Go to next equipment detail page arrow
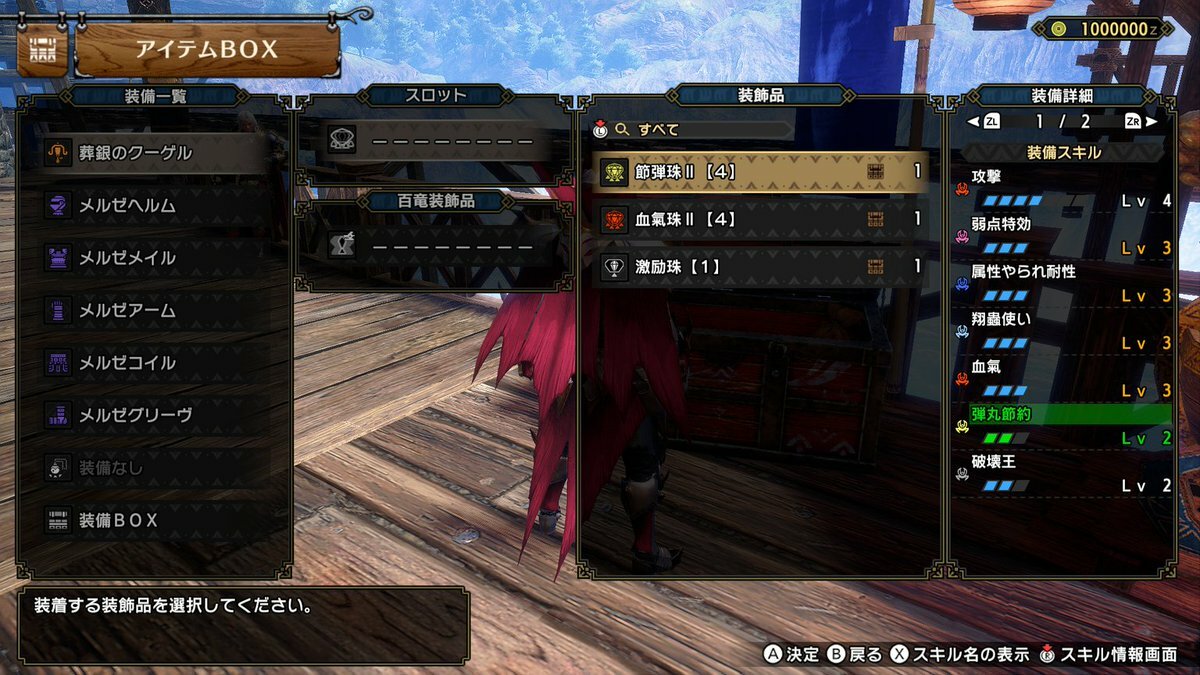 (x=1152, y=121)
